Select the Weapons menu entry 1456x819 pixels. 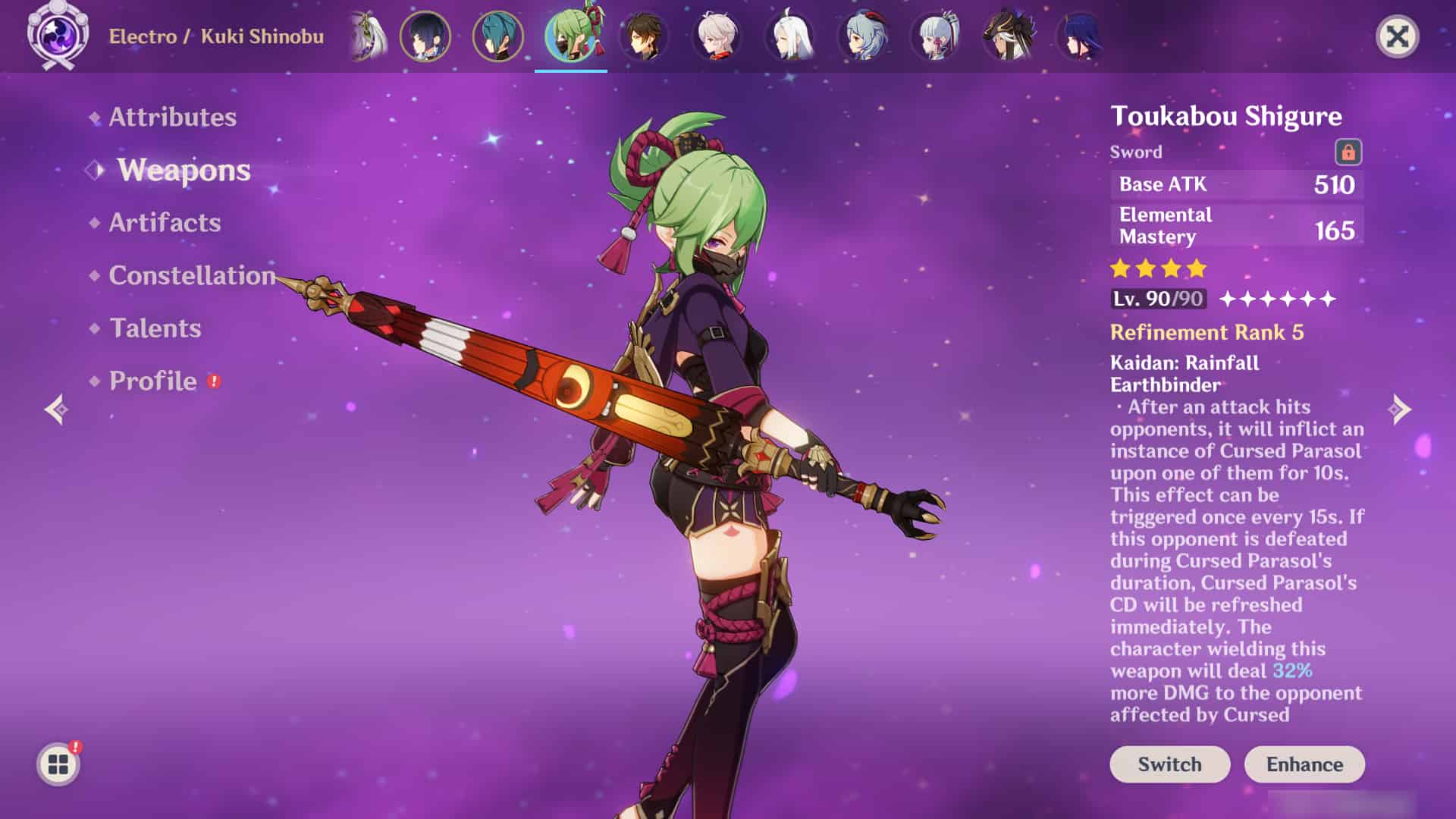click(184, 170)
